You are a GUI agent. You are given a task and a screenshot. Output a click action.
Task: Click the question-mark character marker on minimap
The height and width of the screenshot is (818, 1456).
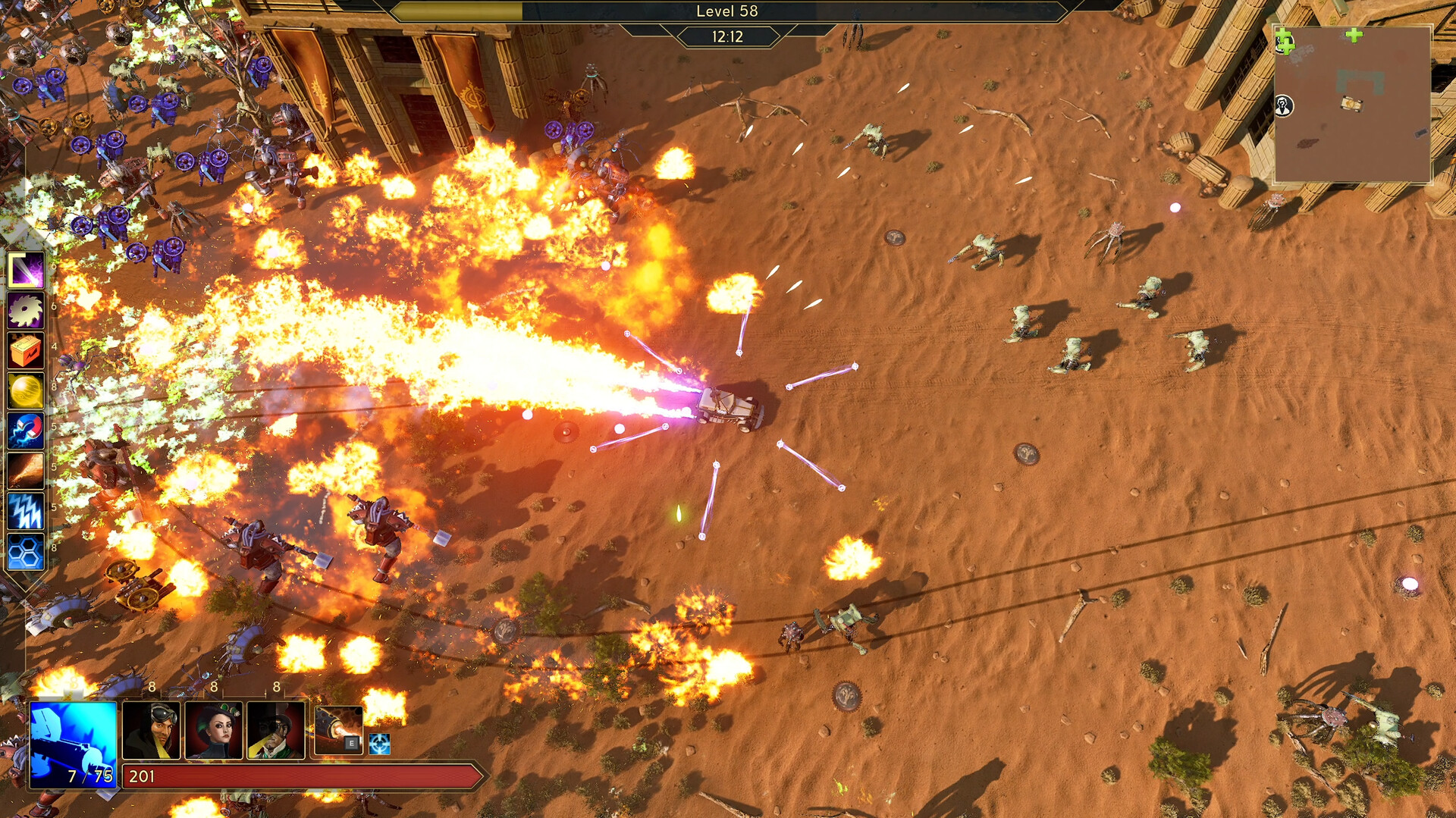tap(1283, 106)
